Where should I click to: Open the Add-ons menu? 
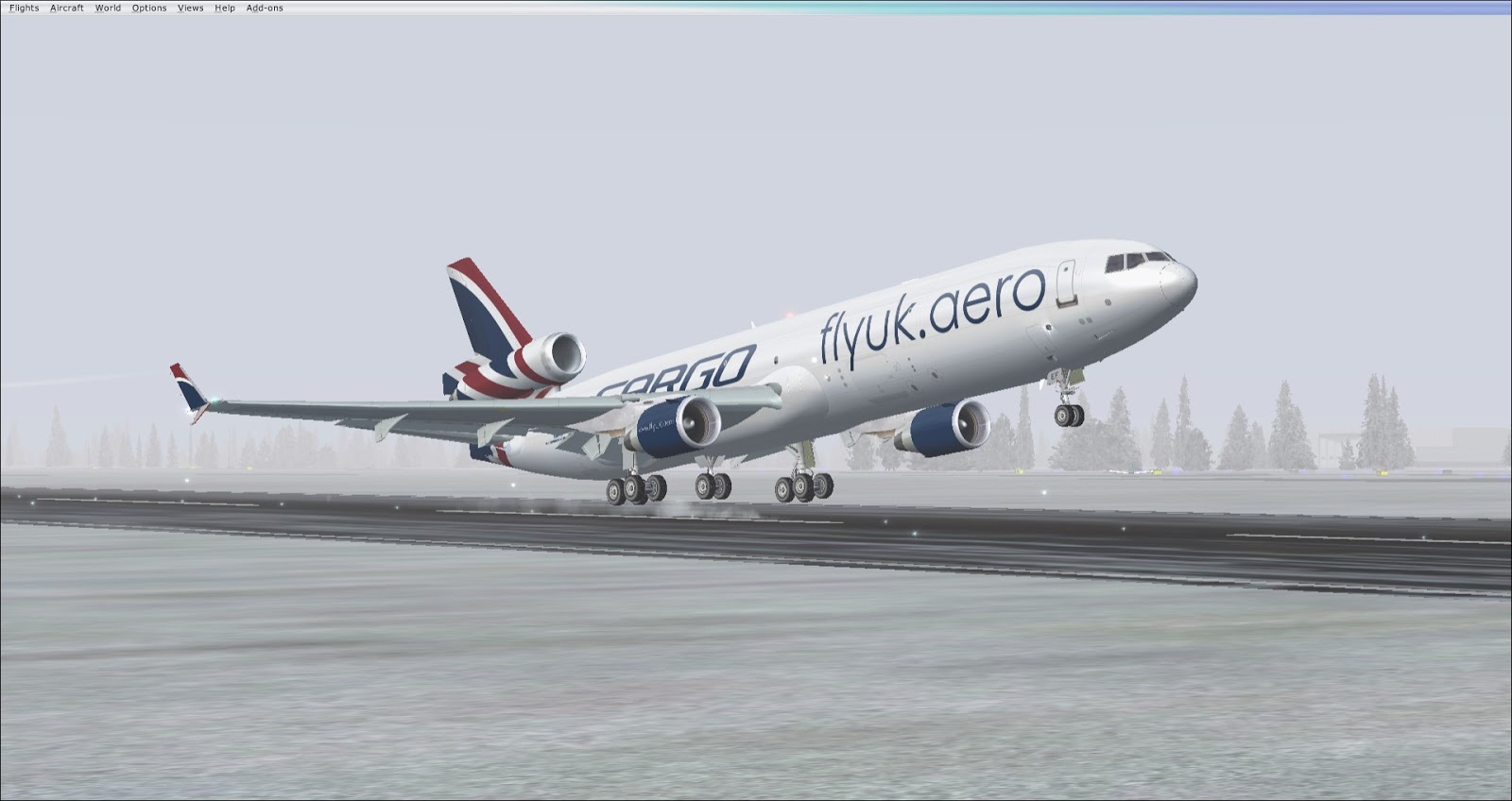click(x=265, y=8)
